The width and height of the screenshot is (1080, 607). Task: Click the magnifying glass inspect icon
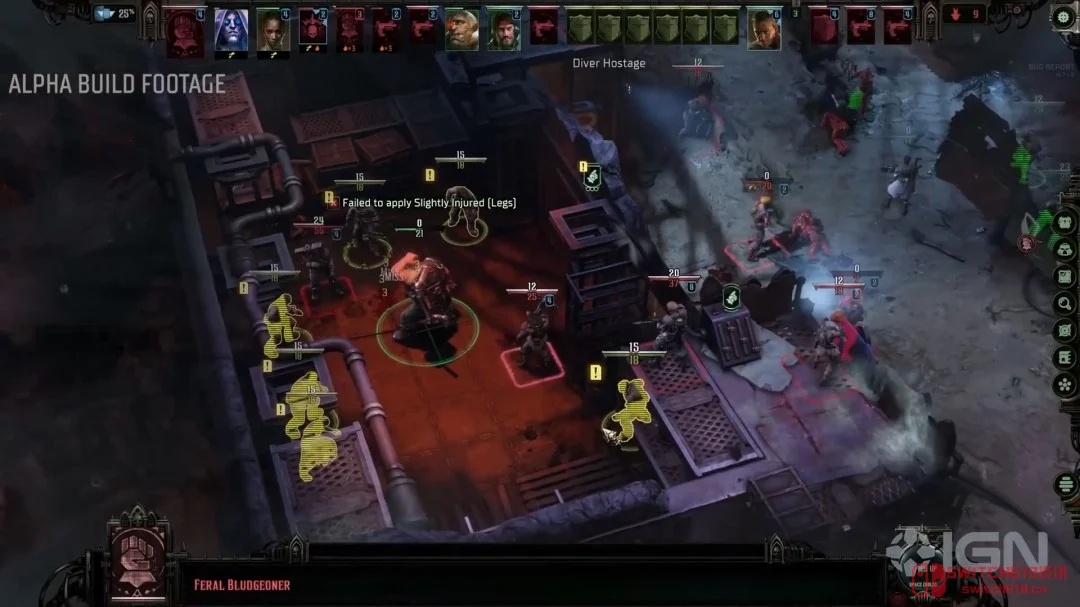tap(1064, 303)
